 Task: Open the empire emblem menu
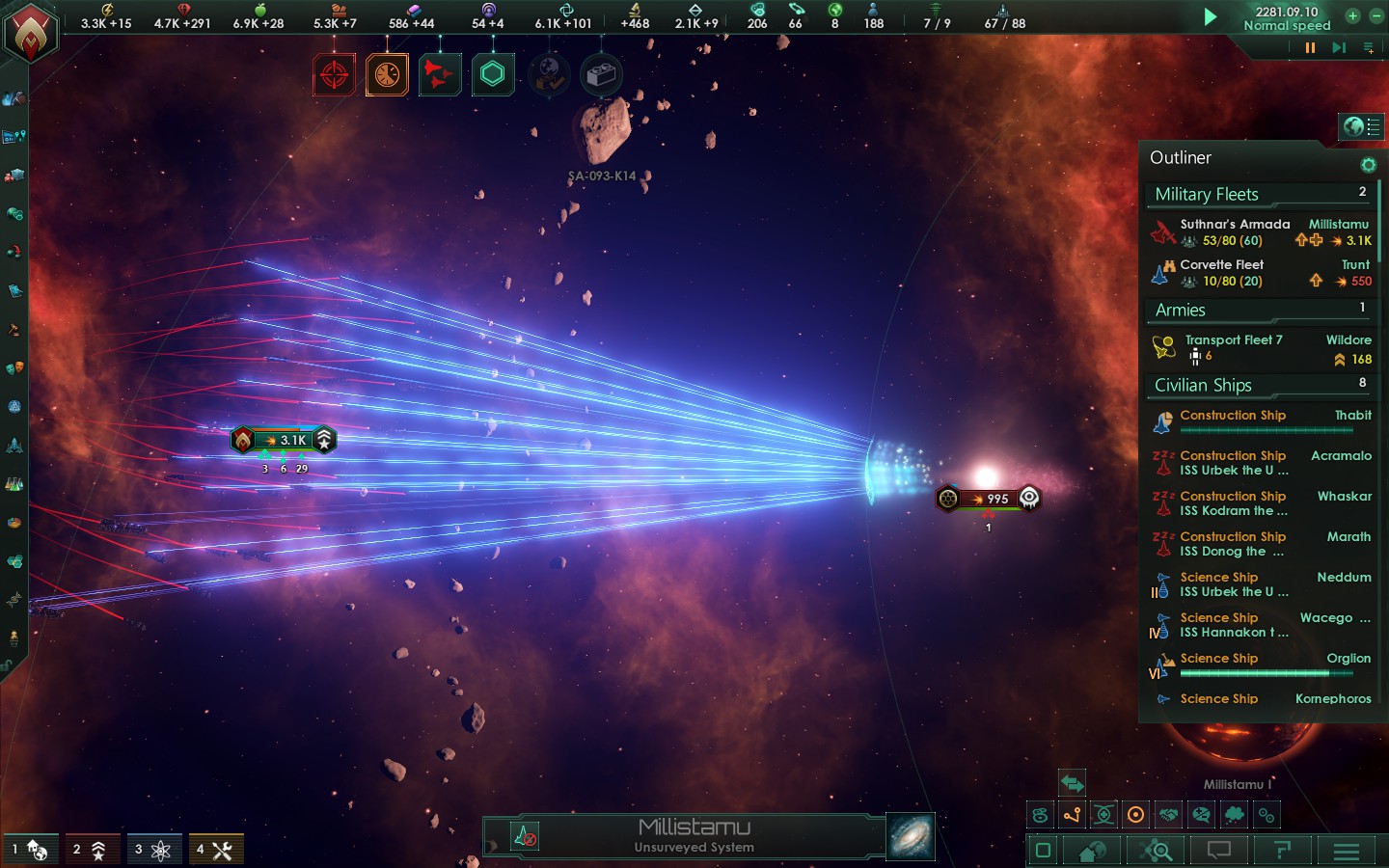pos(31,35)
